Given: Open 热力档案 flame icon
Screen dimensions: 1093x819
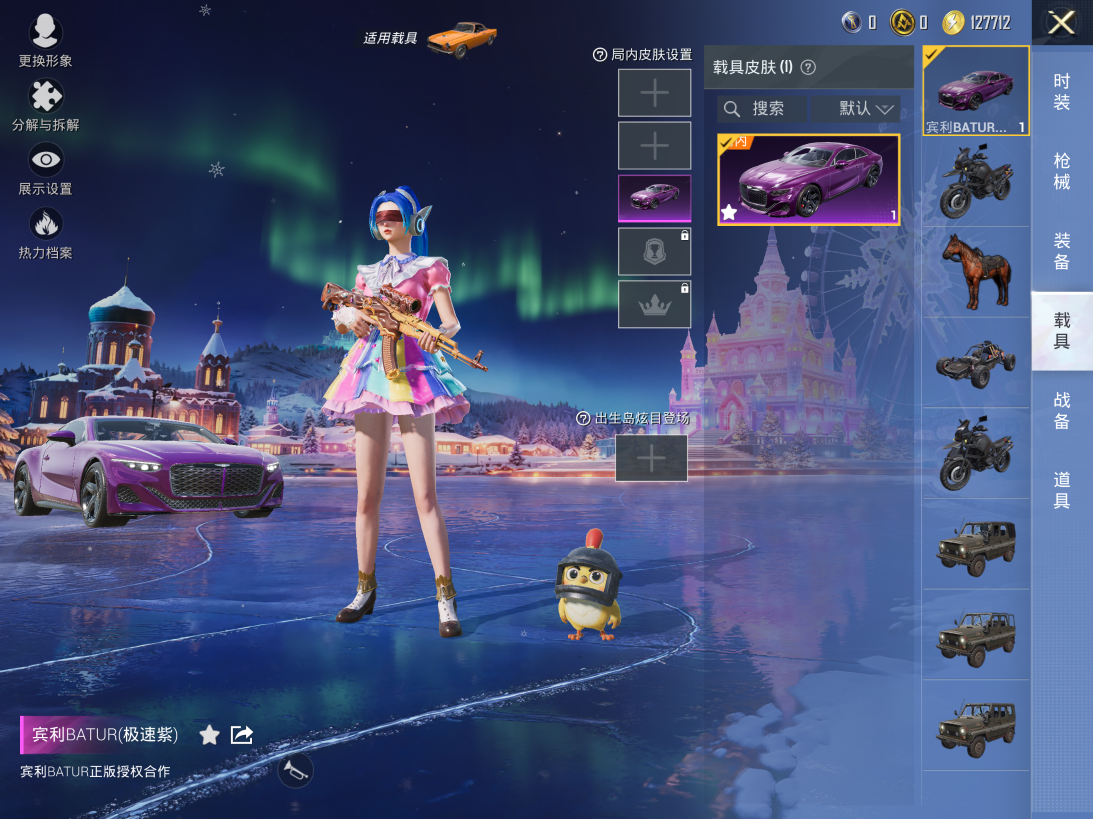Looking at the screenshot, I should click(x=46, y=232).
